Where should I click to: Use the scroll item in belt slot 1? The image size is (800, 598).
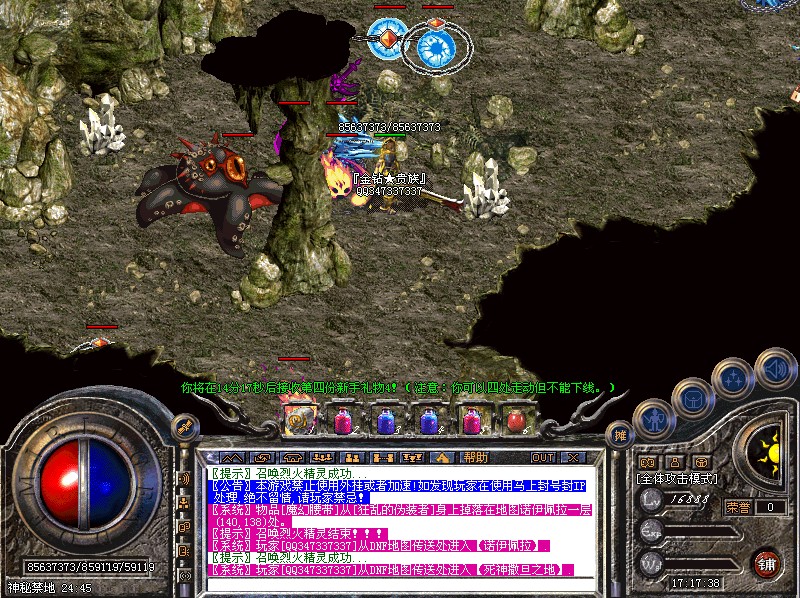coord(298,420)
